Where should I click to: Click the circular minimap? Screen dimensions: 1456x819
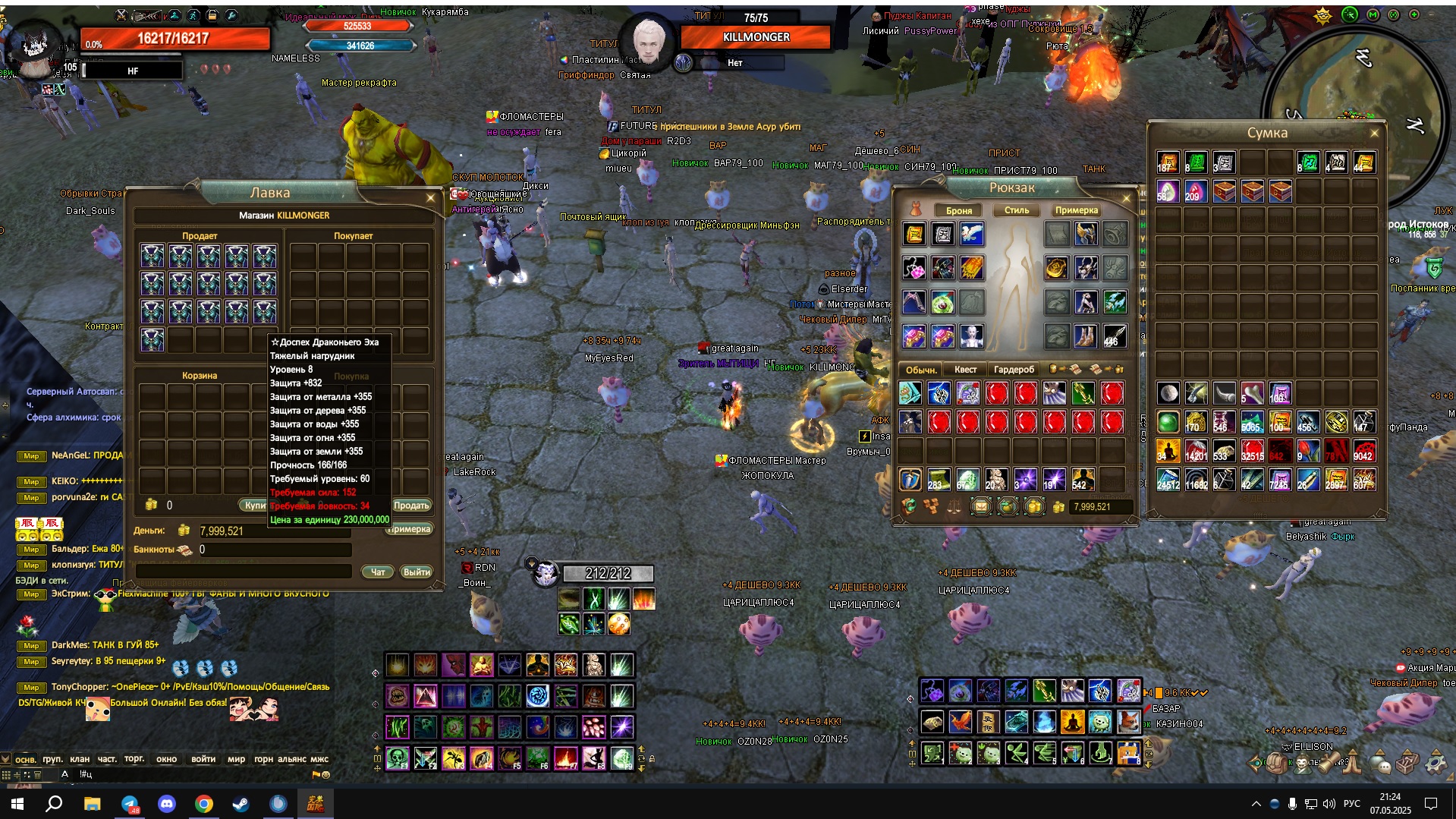click(x=1354, y=91)
